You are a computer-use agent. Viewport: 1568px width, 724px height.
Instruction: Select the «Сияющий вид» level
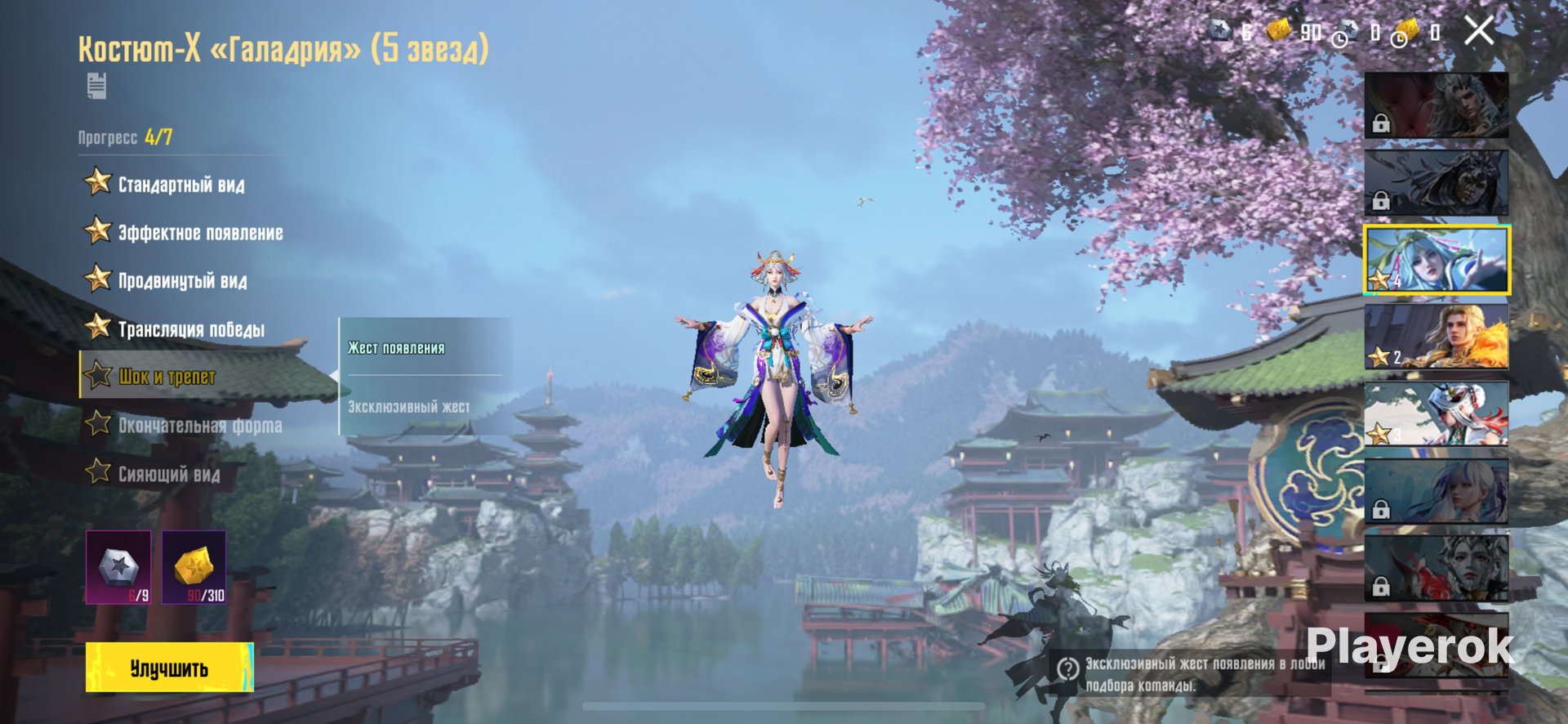pyautogui.click(x=169, y=474)
